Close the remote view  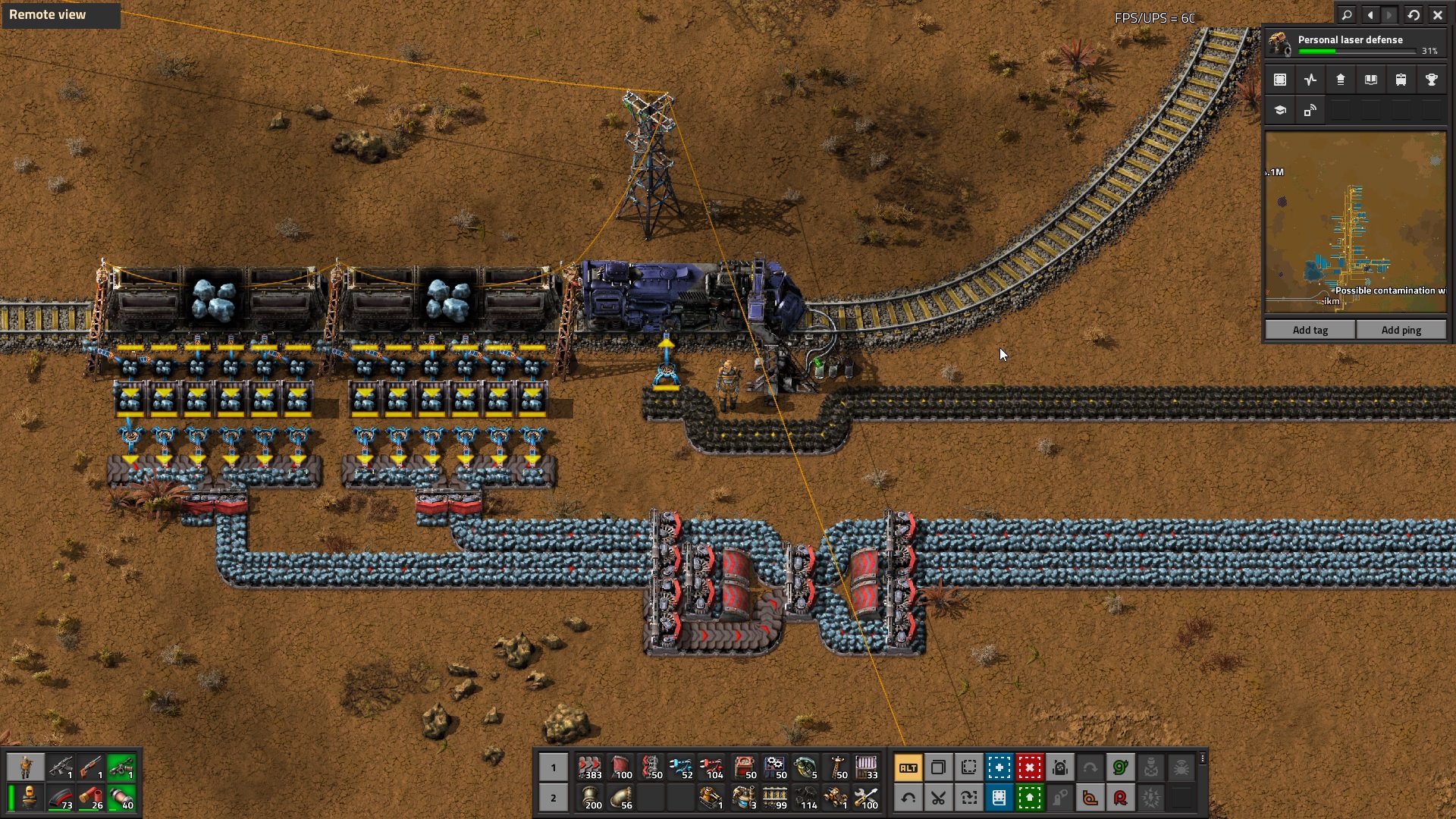[x=1438, y=14]
